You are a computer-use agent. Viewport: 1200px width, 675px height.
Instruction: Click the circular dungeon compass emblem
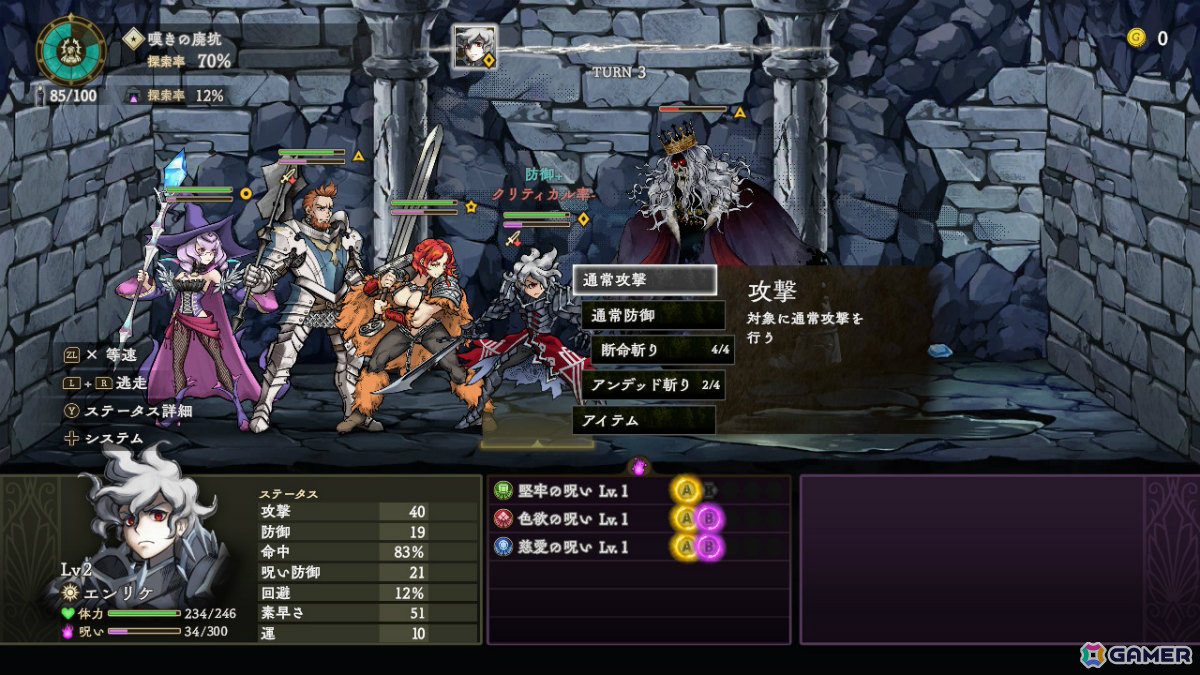coord(72,50)
